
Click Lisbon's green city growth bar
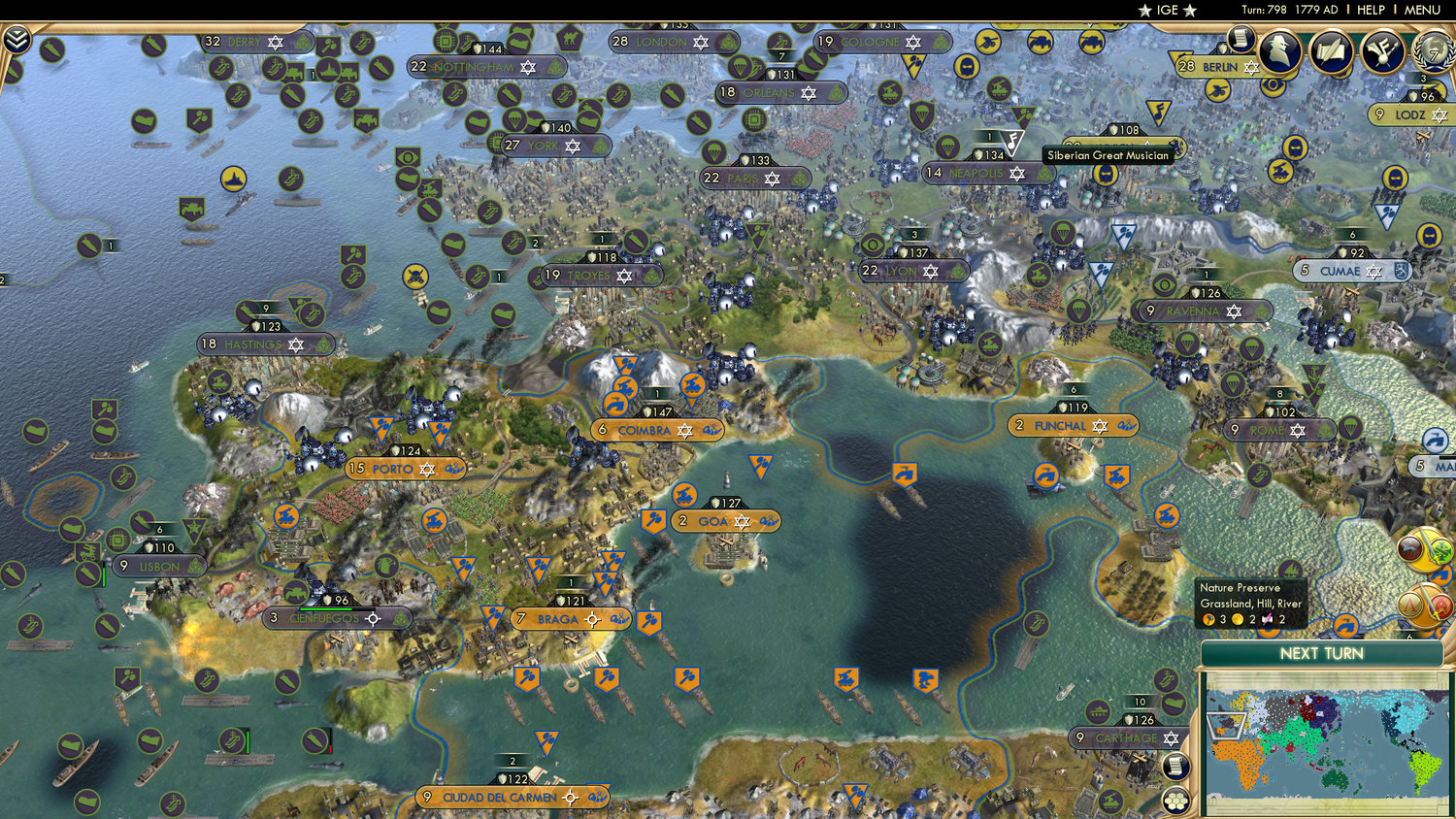[104, 574]
